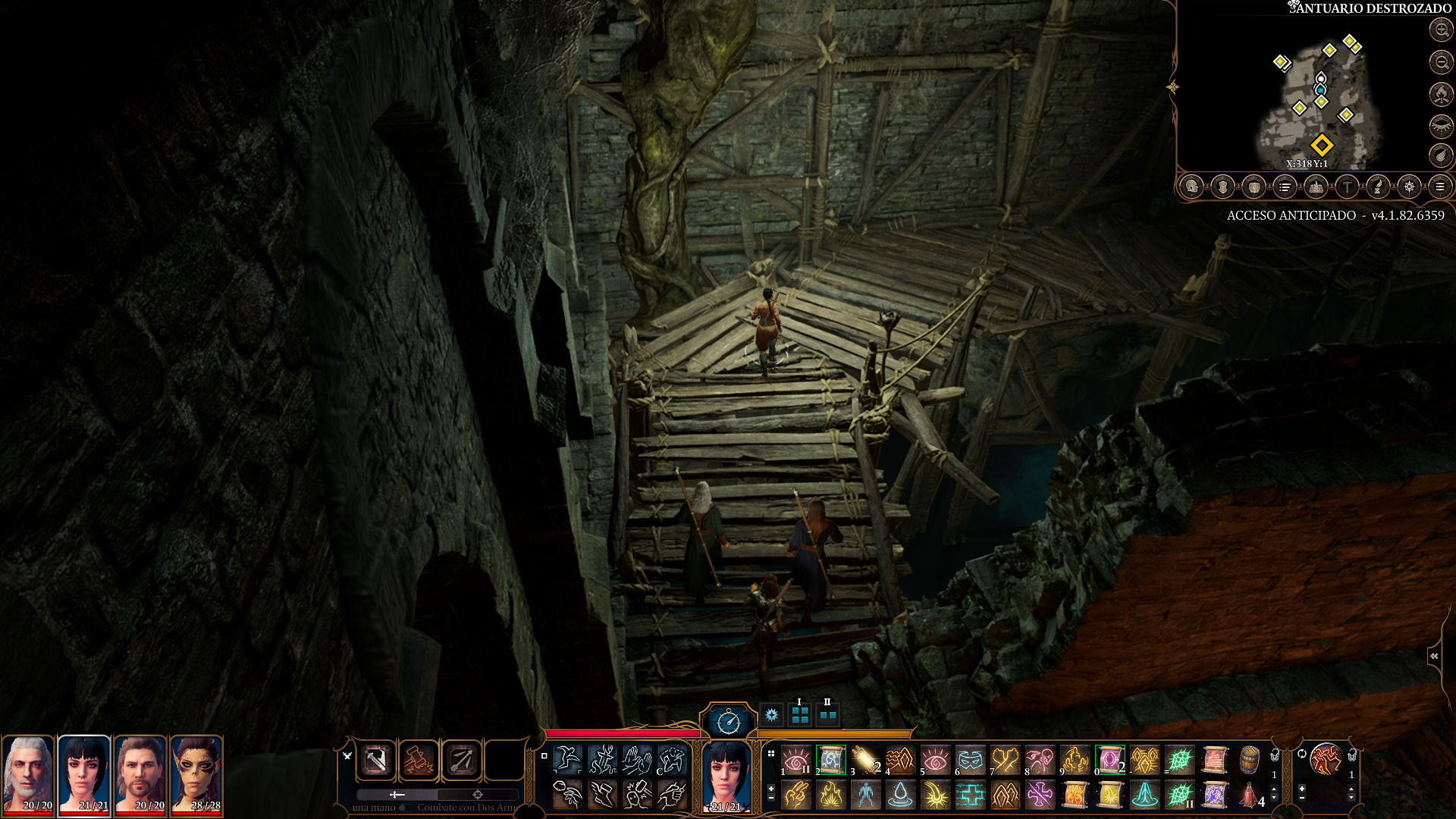Use the red potion with count 4

point(1249,795)
